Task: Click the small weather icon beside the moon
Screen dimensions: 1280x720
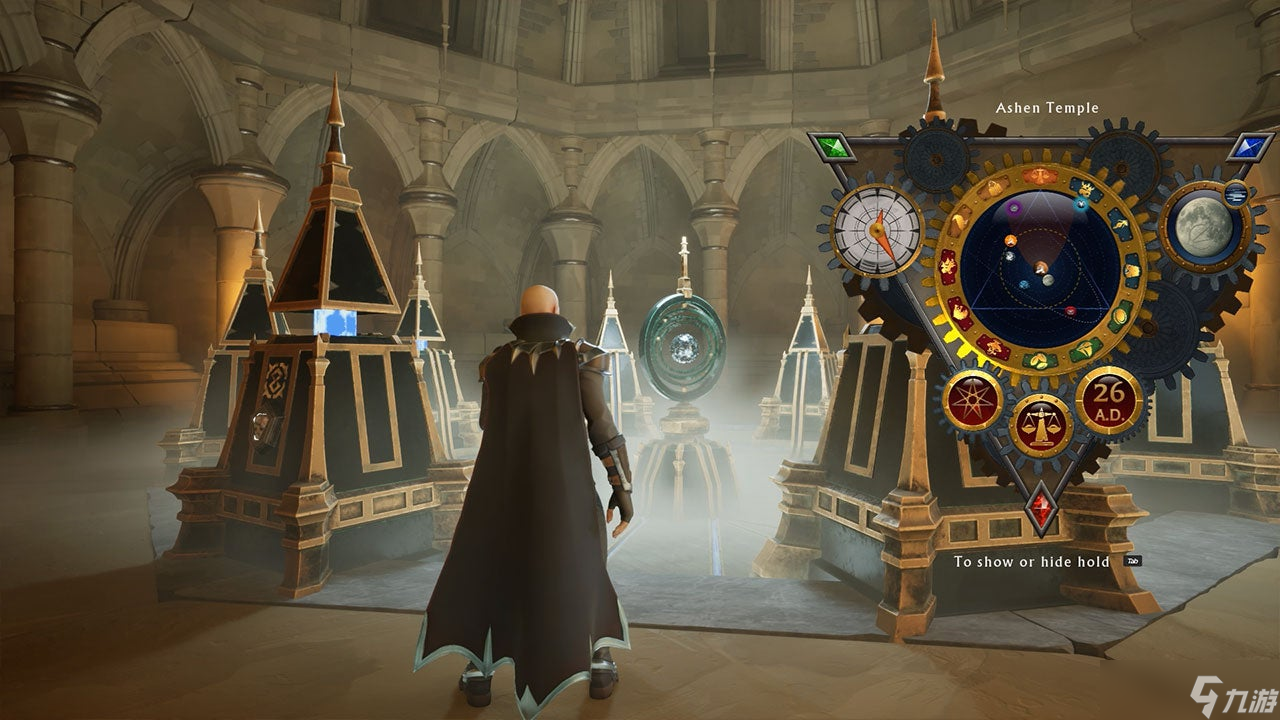Action: pyautogui.click(x=1235, y=193)
